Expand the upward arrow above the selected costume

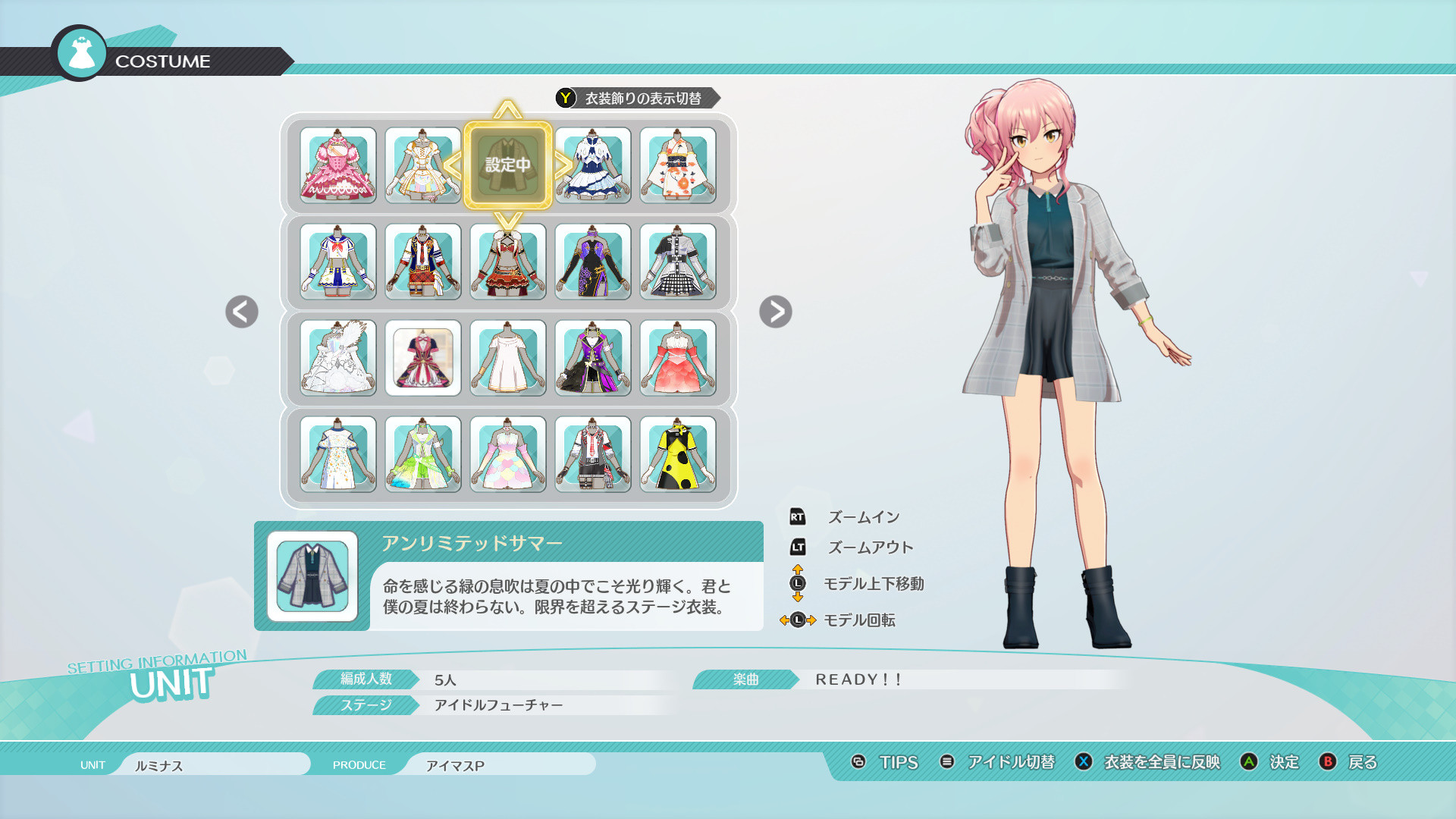pos(508,110)
